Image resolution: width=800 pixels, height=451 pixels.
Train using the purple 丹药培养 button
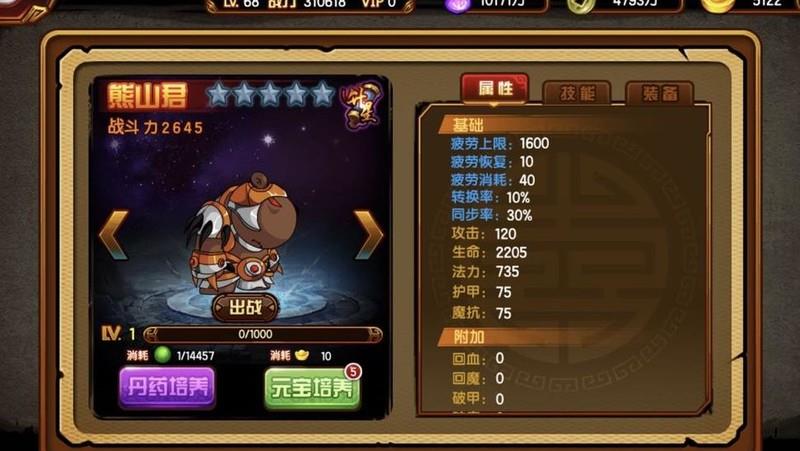coord(168,387)
